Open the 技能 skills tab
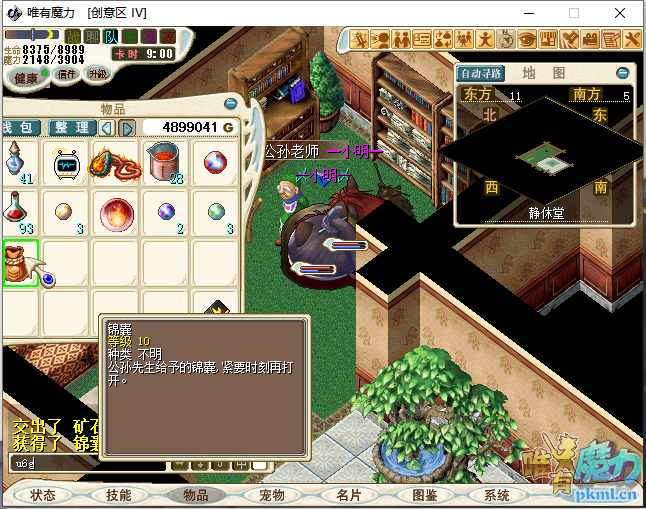The height and width of the screenshot is (509, 646). click(118, 495)
